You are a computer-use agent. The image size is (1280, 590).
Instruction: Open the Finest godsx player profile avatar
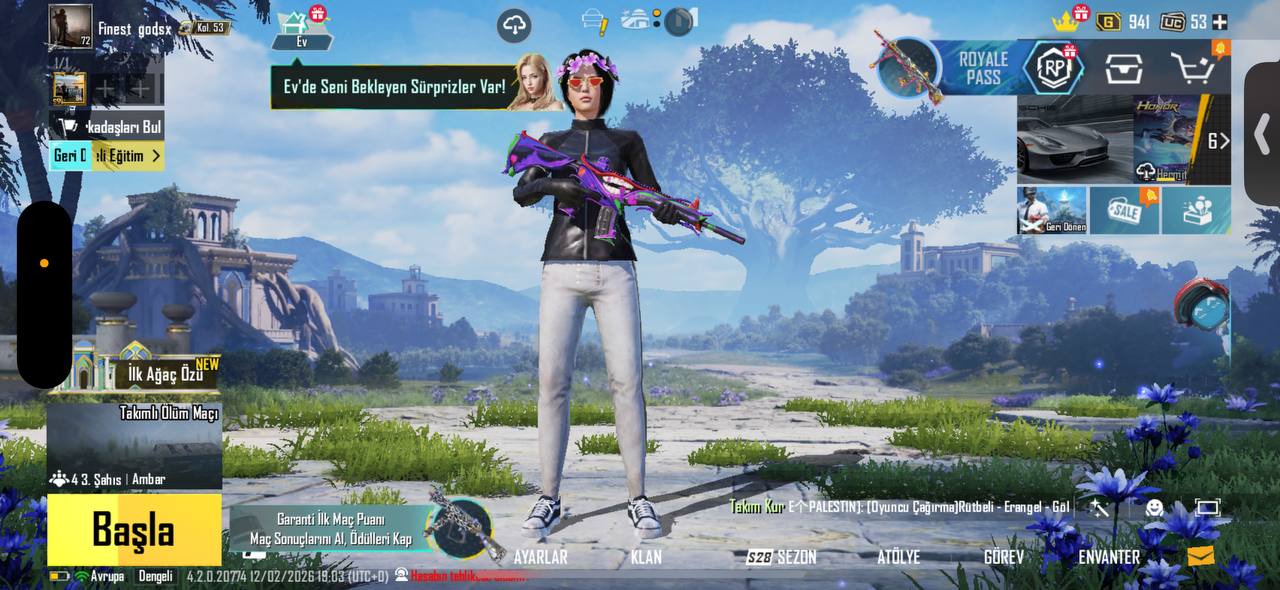pyautogui.click(x=70, y=26)
